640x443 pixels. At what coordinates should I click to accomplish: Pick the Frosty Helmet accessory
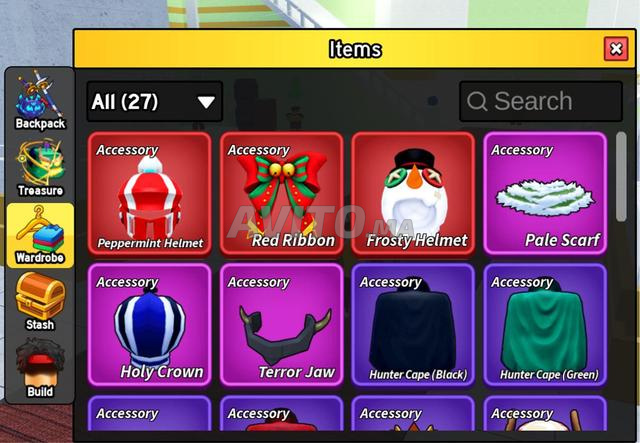(413, 194)
